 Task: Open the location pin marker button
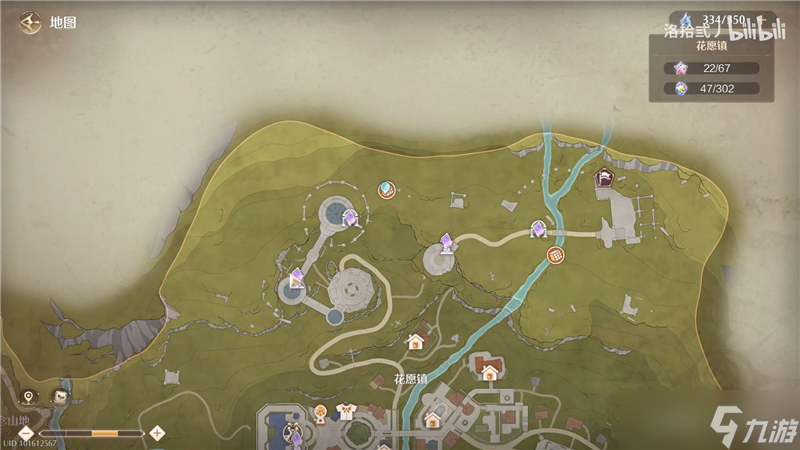coord(29,397)
